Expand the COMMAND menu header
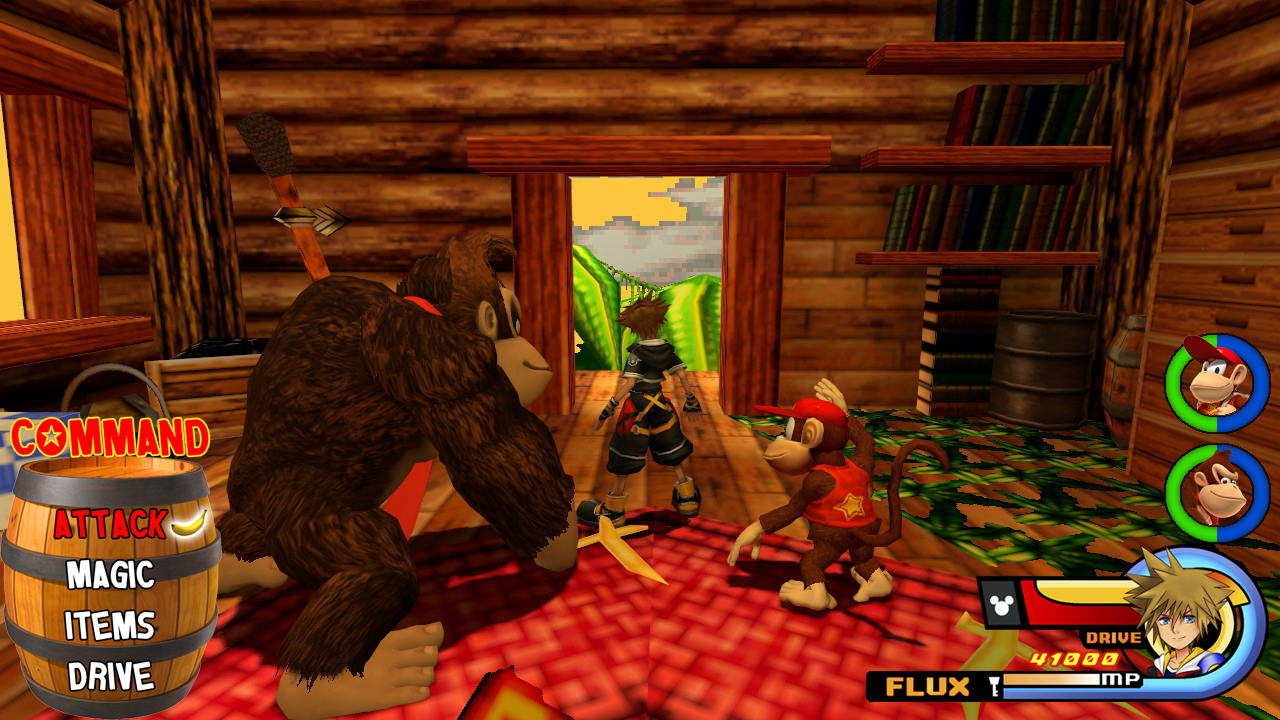 click(x=105, y=435)
